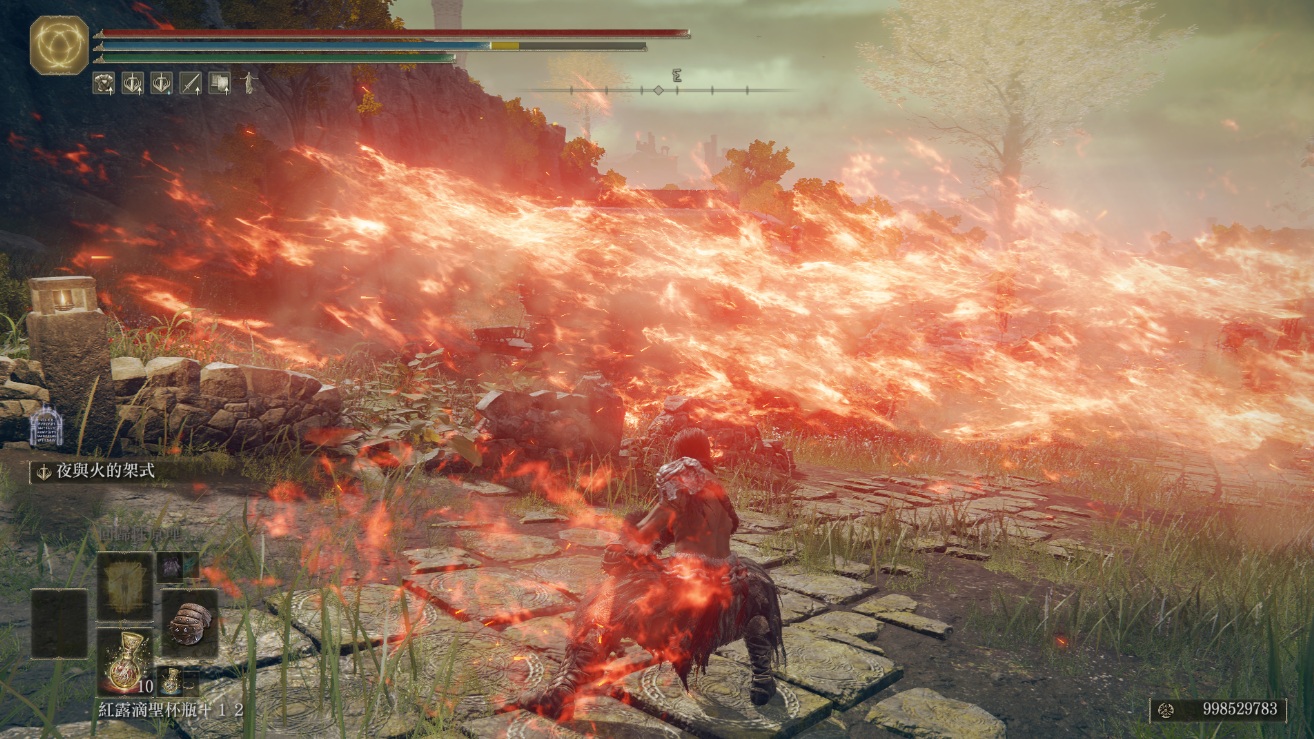Viewport: 1314px width, 739px height.
Task: Click the golden circular emblem icon
Action: coord(59,45)
